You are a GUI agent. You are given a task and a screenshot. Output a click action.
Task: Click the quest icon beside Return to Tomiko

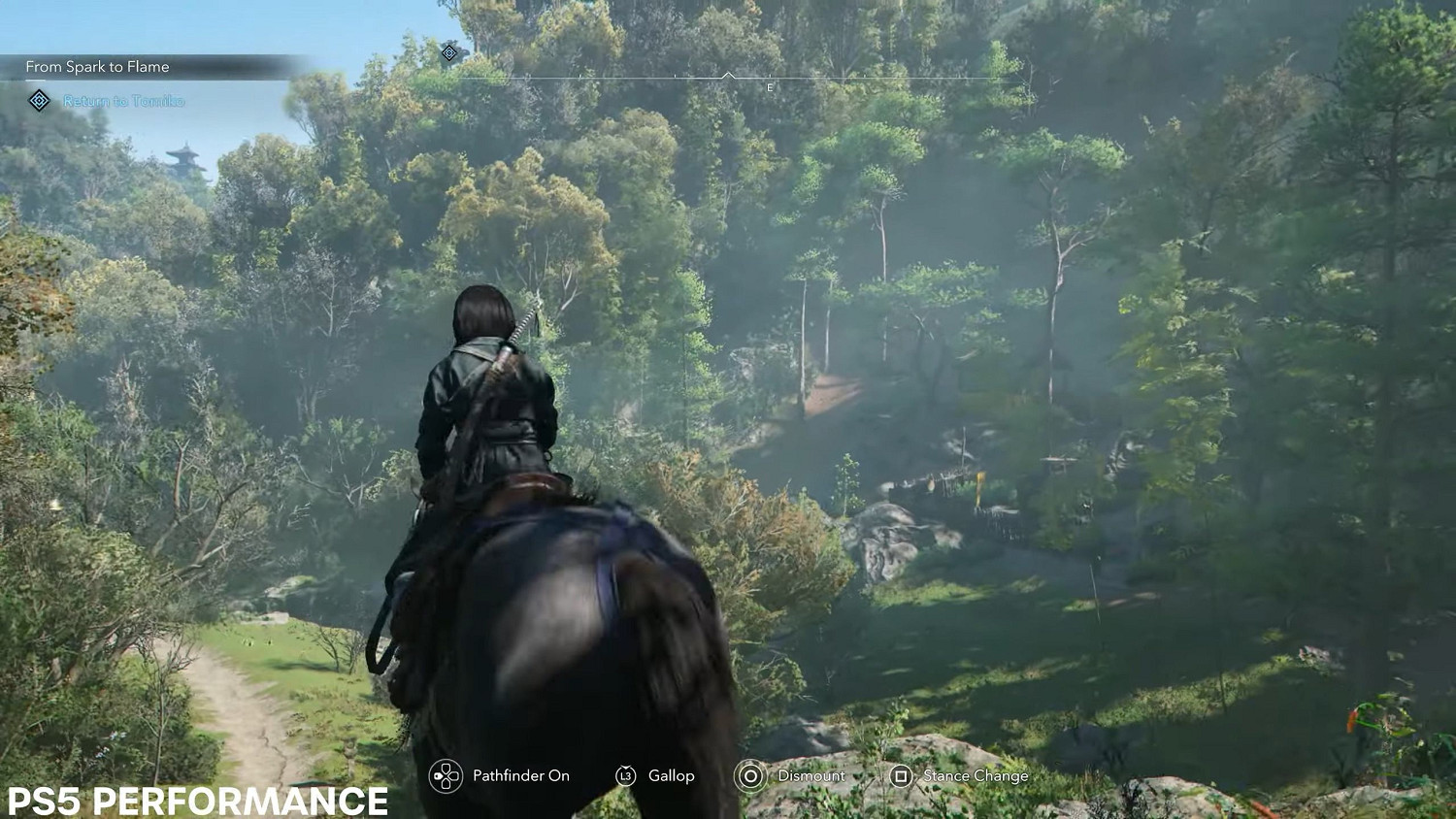37,100
